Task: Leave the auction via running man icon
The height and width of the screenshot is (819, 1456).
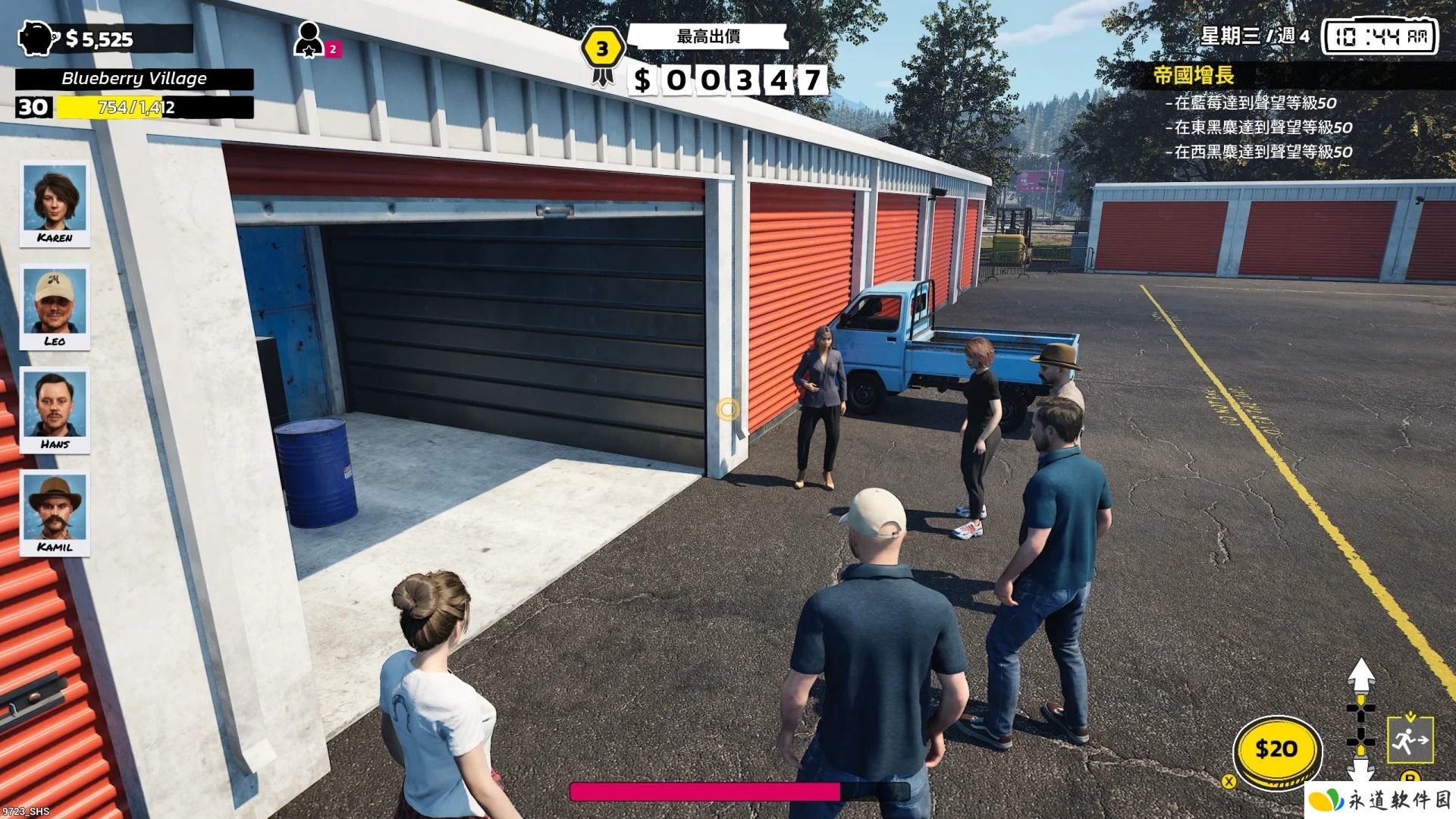Action: click(1410, 739)
